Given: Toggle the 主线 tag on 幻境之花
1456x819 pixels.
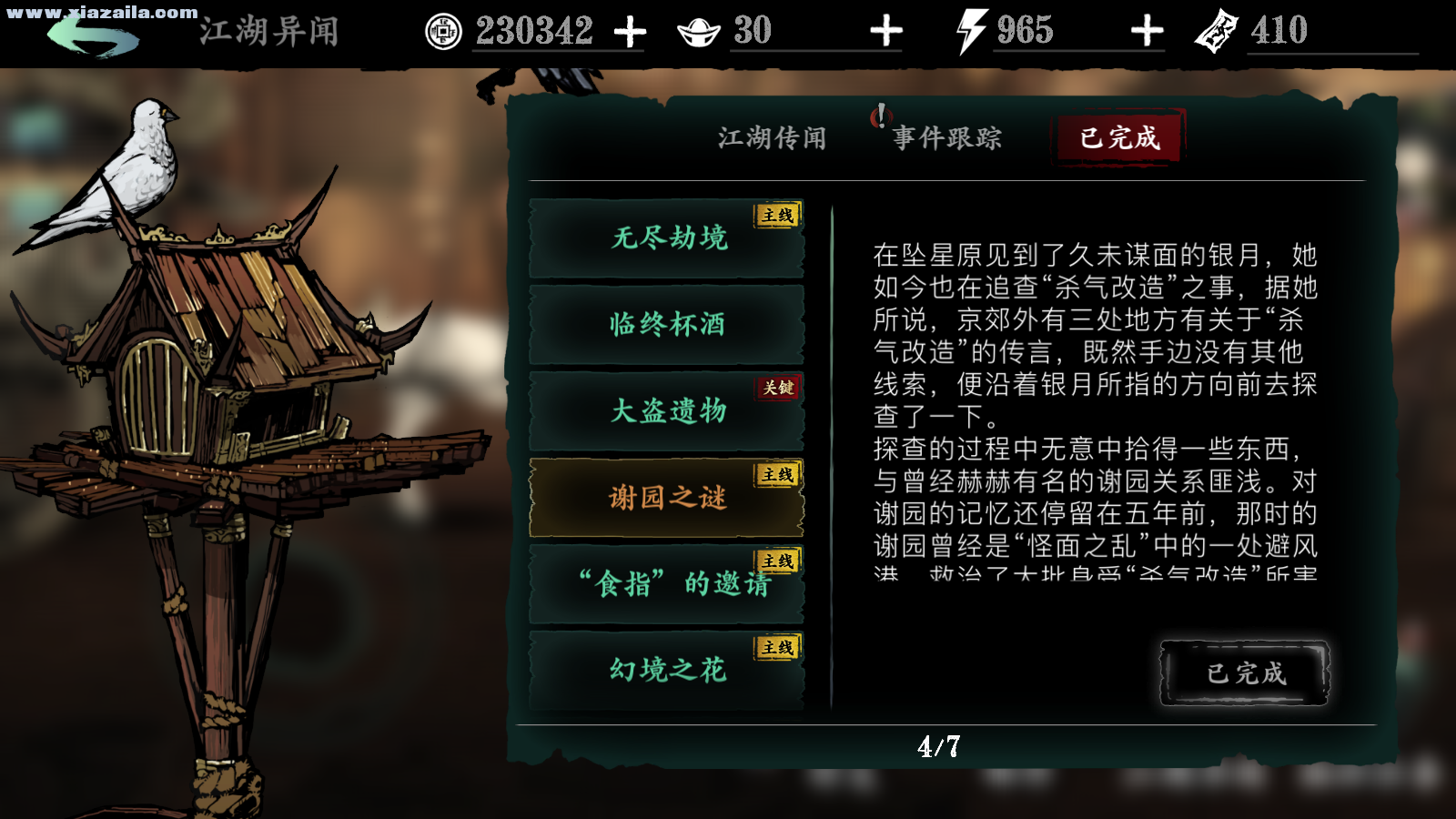Looking at the screenshot, I should [x=775, y=647].
